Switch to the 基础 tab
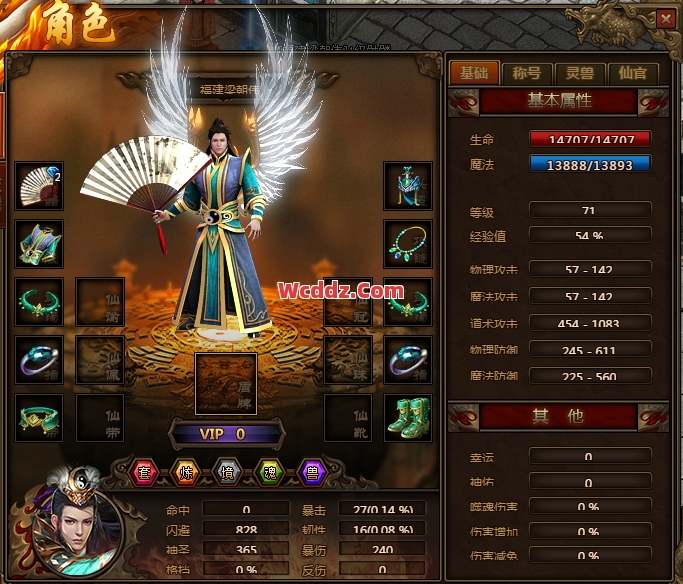 click(x=474, y=72)
